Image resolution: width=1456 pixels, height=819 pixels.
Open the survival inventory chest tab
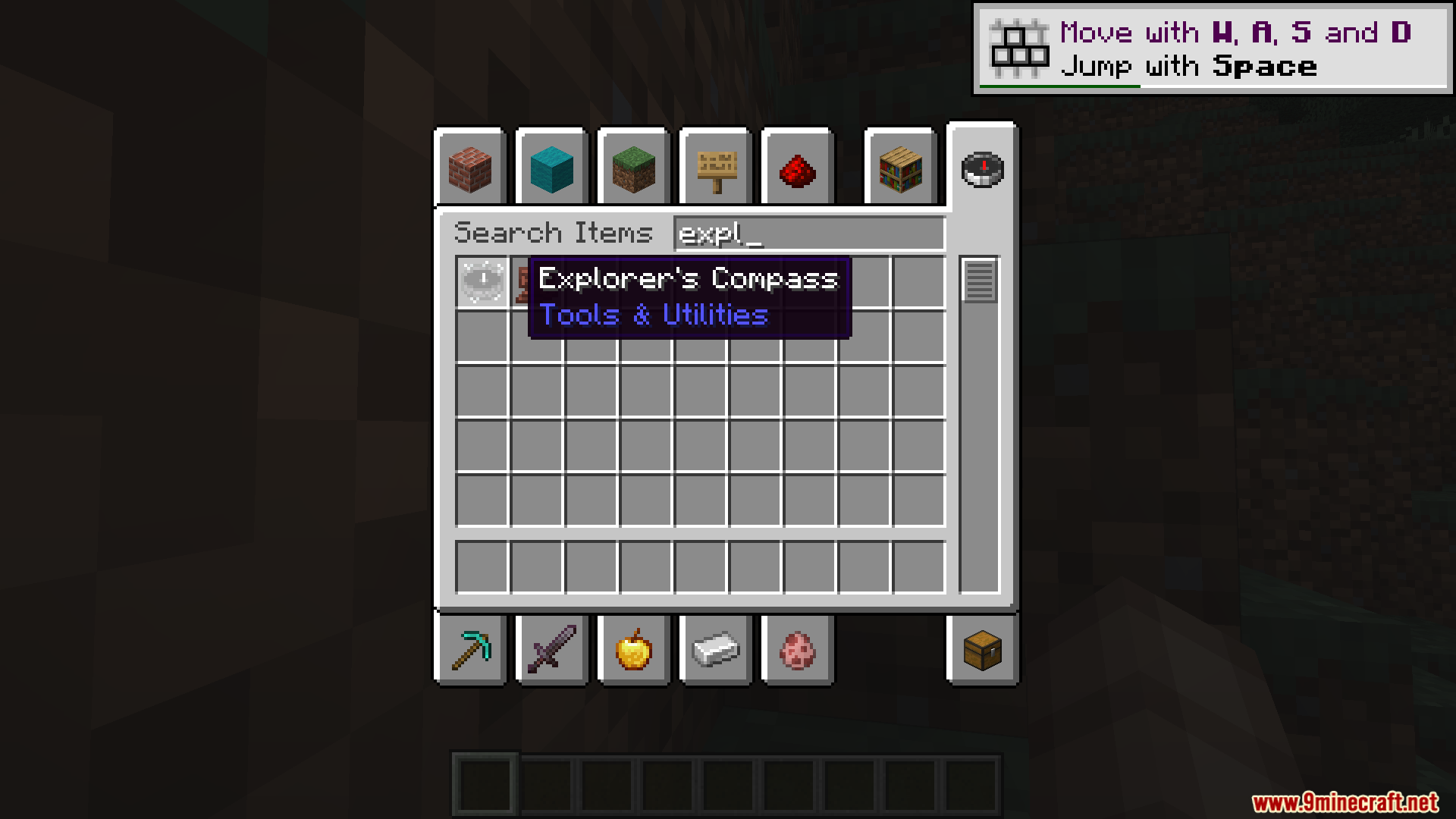[984, 651]
